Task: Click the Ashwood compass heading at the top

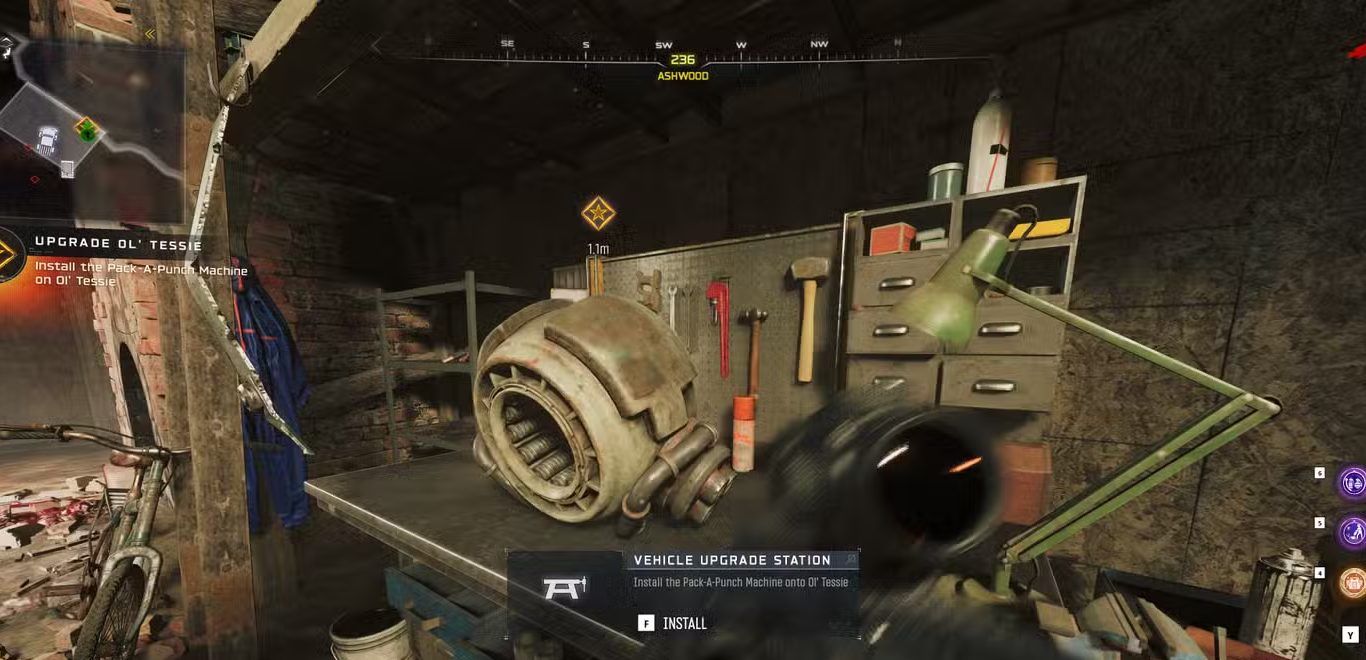Action: [683, 67]
